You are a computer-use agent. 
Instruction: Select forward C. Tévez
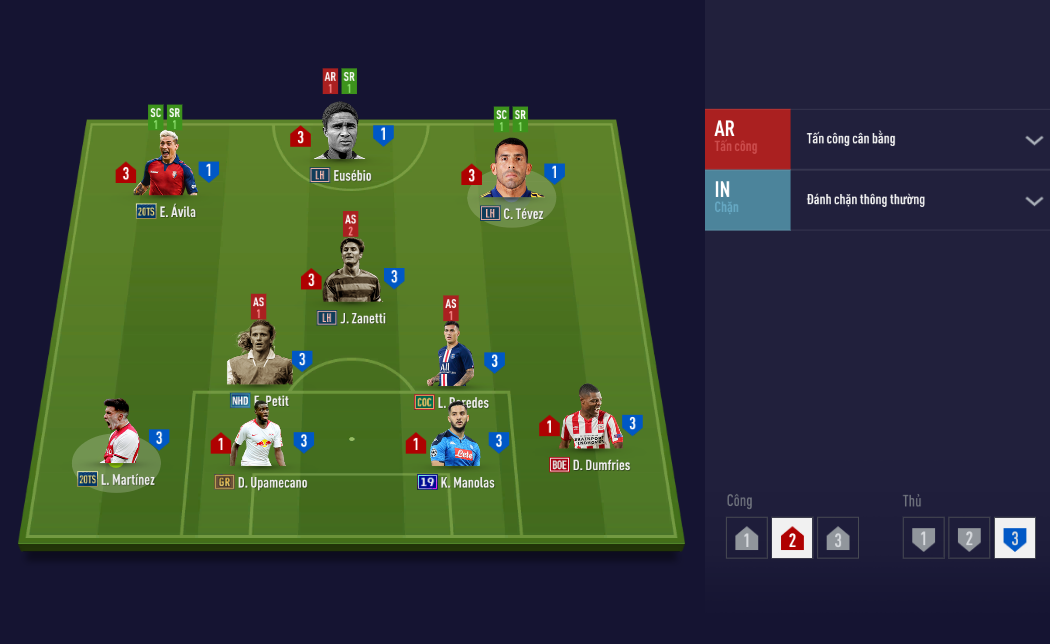click(511, 170)
